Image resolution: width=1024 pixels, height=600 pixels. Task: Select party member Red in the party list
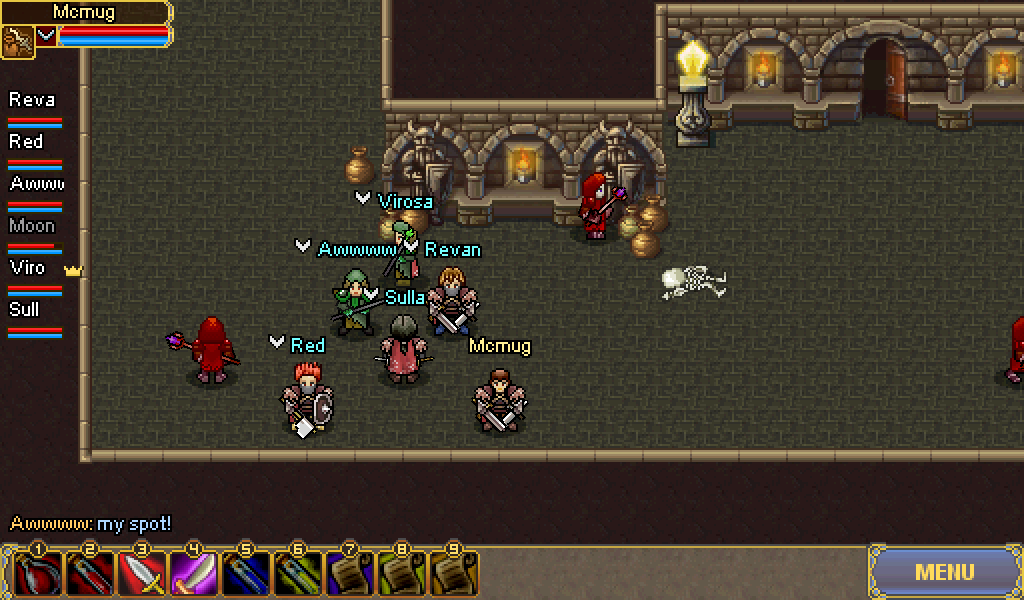pos(27,143)
